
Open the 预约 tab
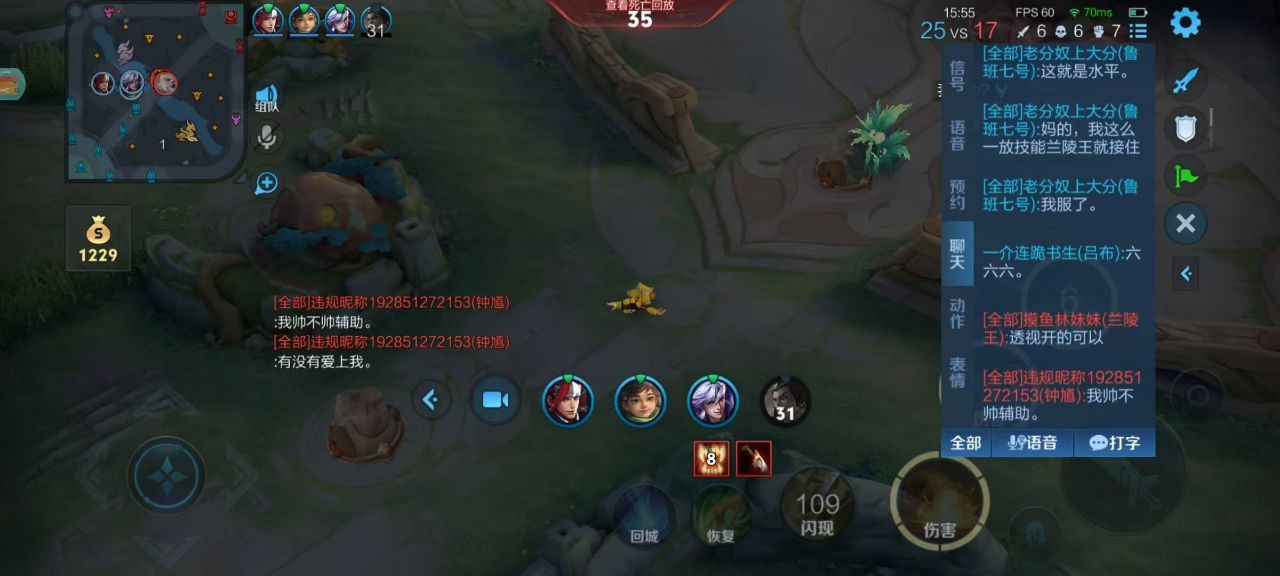[x=957, y=194]
